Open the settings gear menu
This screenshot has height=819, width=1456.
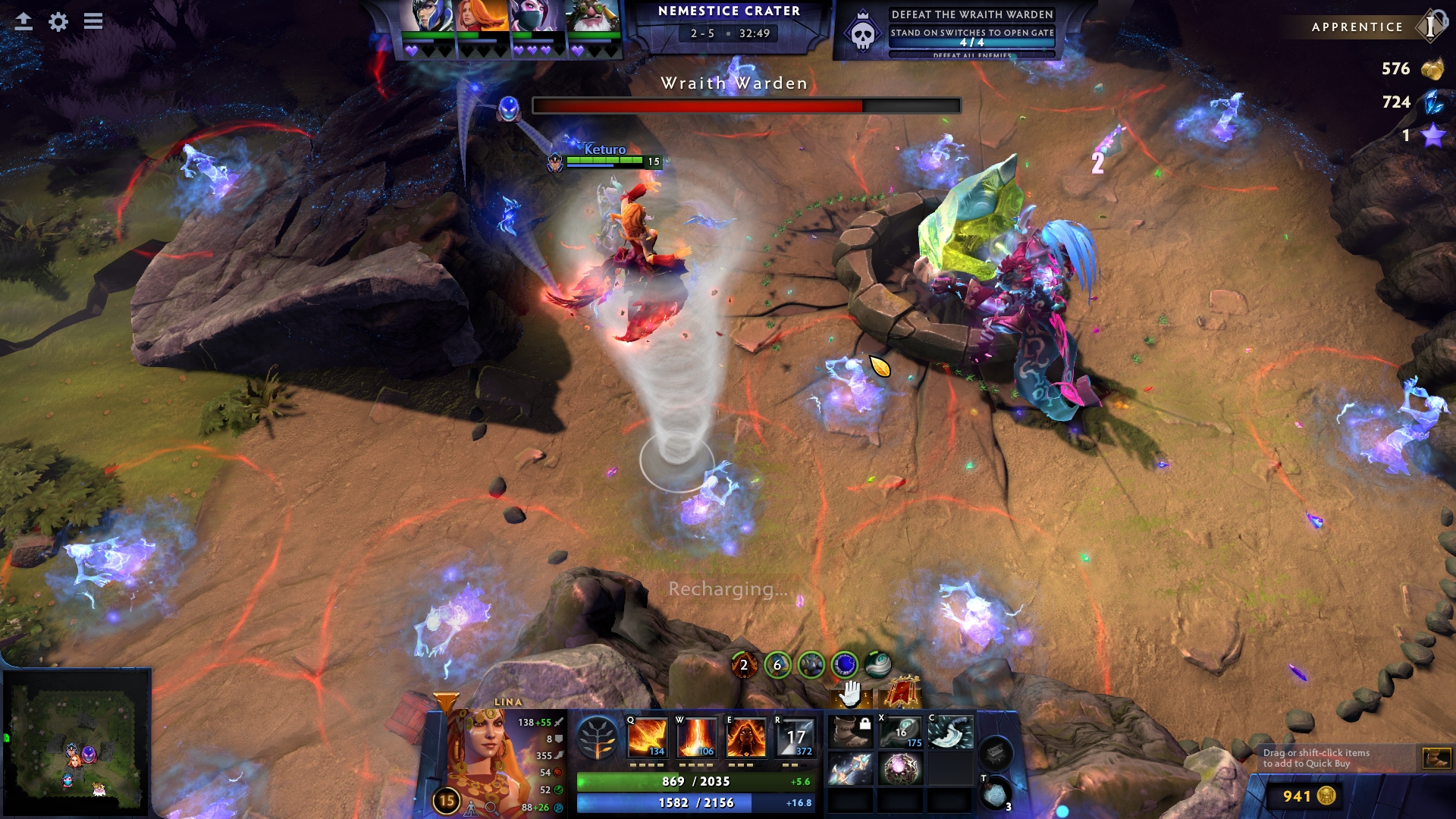pos(58,22)
